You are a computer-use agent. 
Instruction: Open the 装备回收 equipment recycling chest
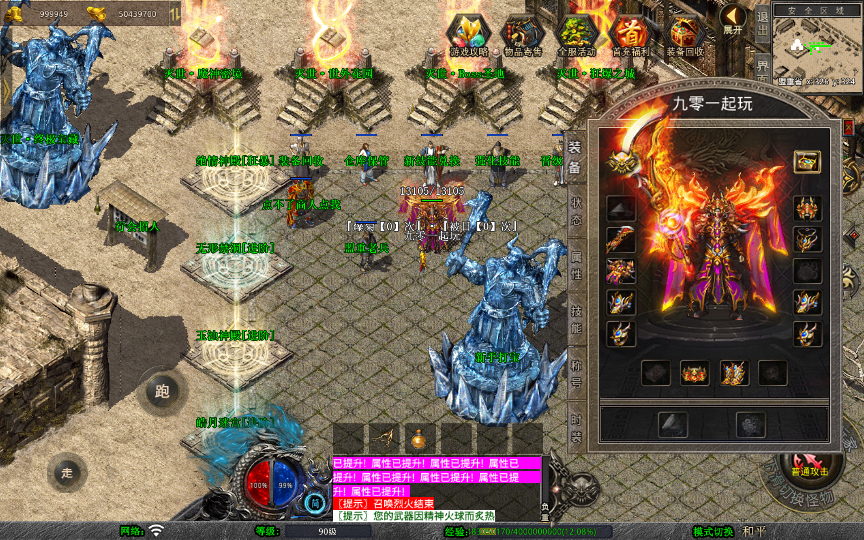[x=685, y=35]
